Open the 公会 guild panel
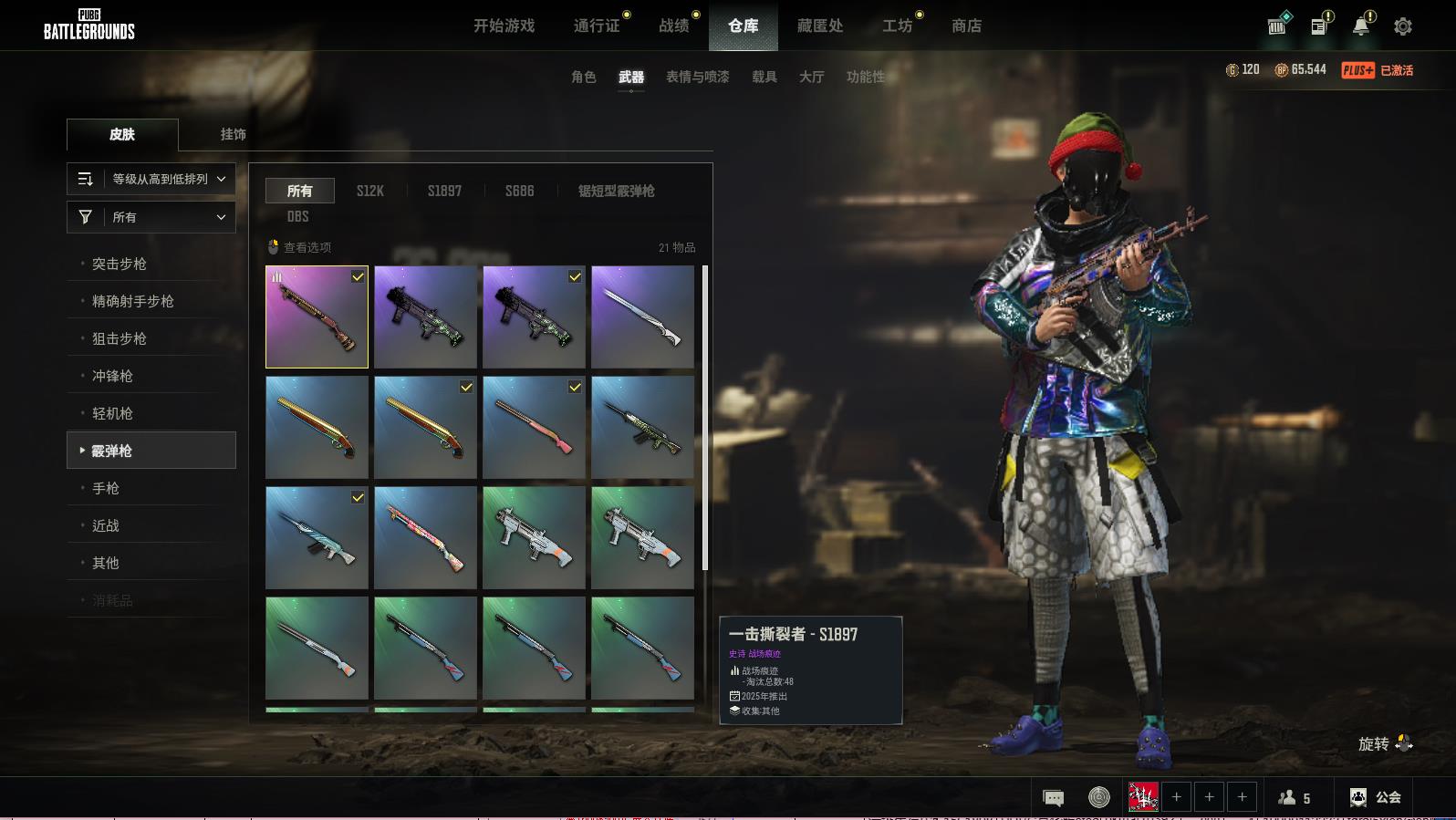1456x820 pixels. 1376,797
